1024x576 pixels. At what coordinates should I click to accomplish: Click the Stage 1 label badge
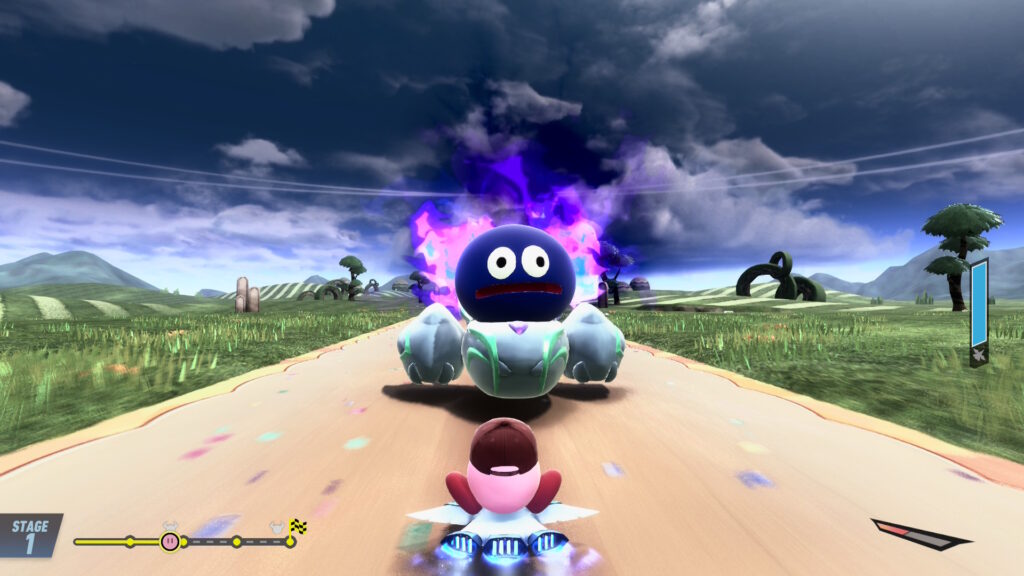click(x=30, y=535)
